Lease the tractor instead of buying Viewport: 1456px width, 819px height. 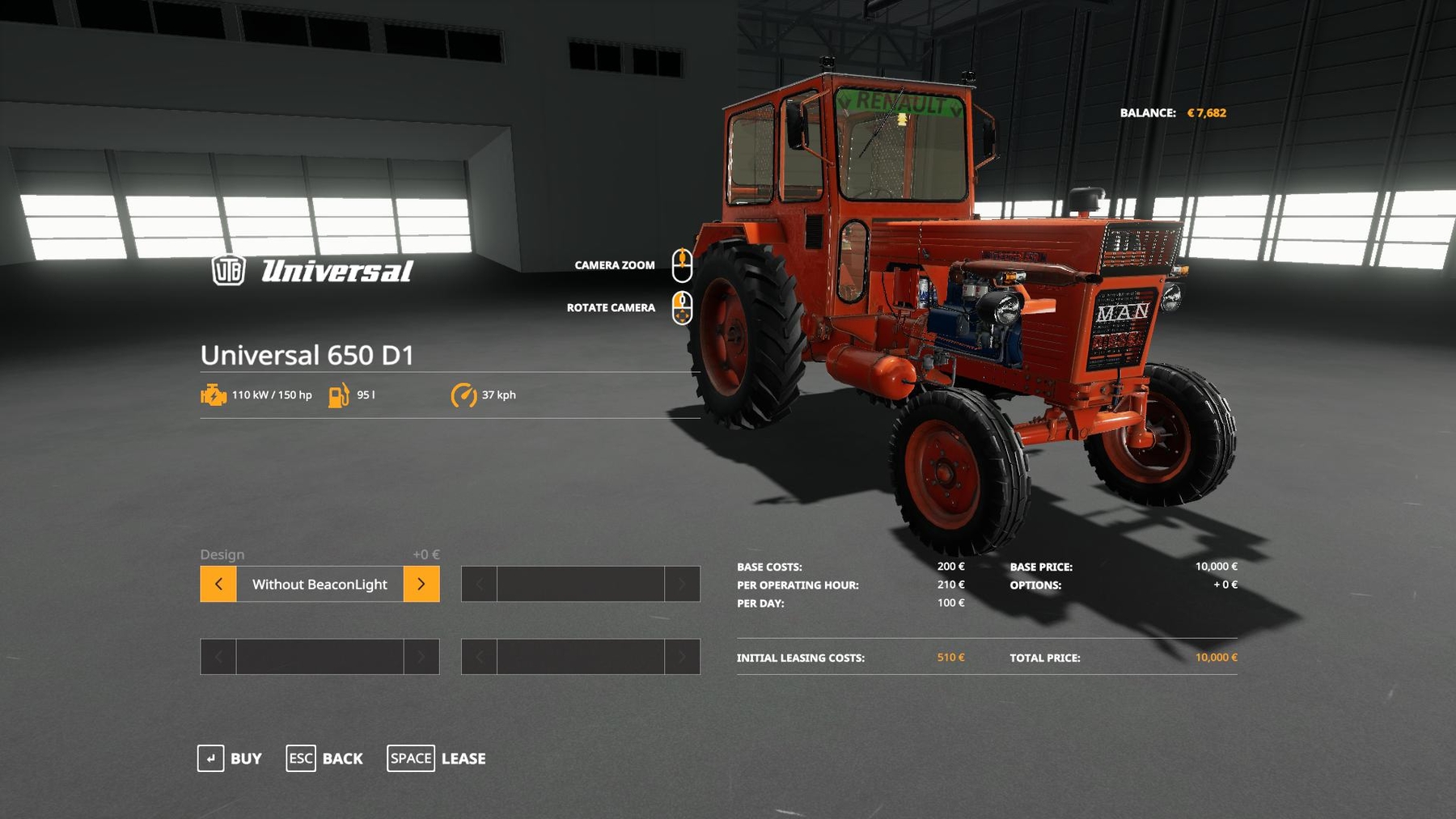(x=437, y=758)
